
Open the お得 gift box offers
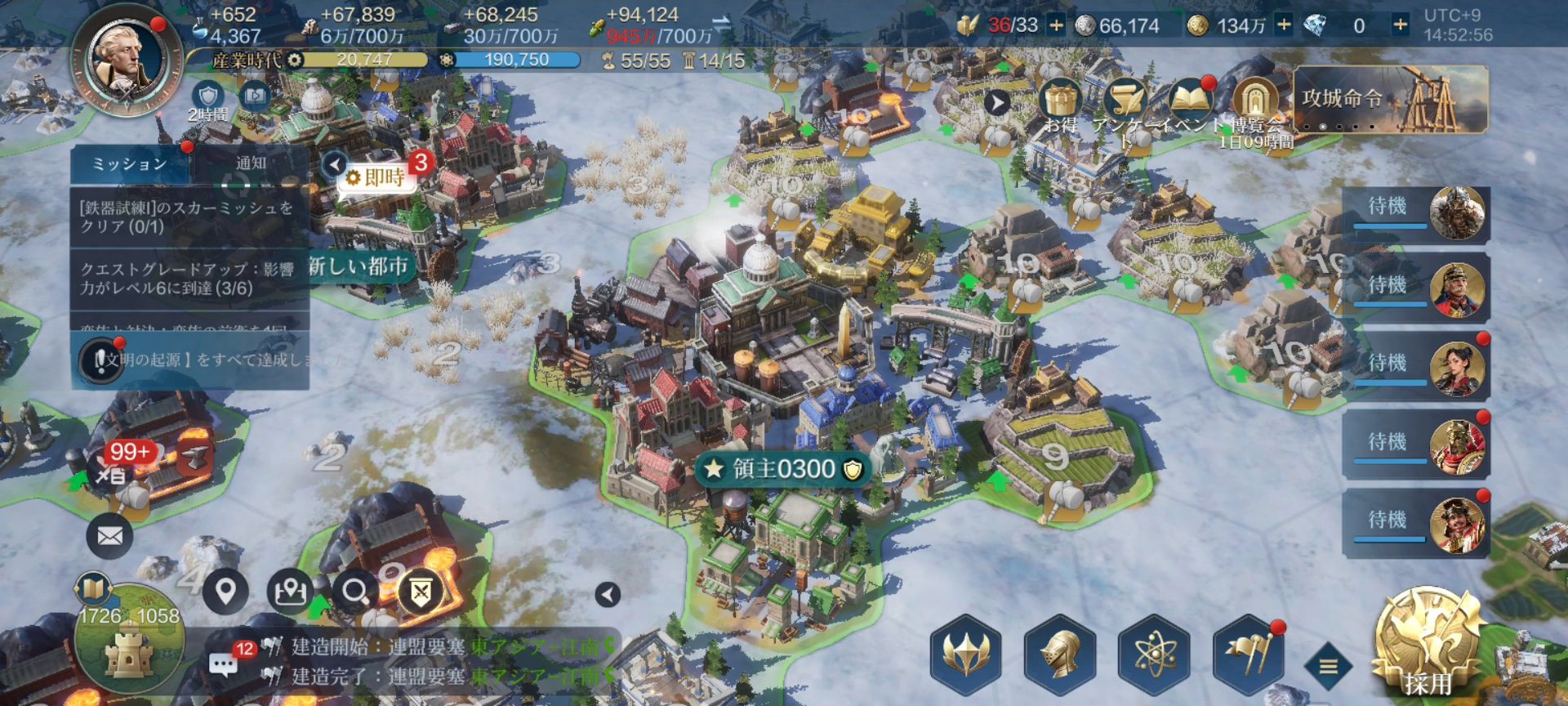[1061, 101]
